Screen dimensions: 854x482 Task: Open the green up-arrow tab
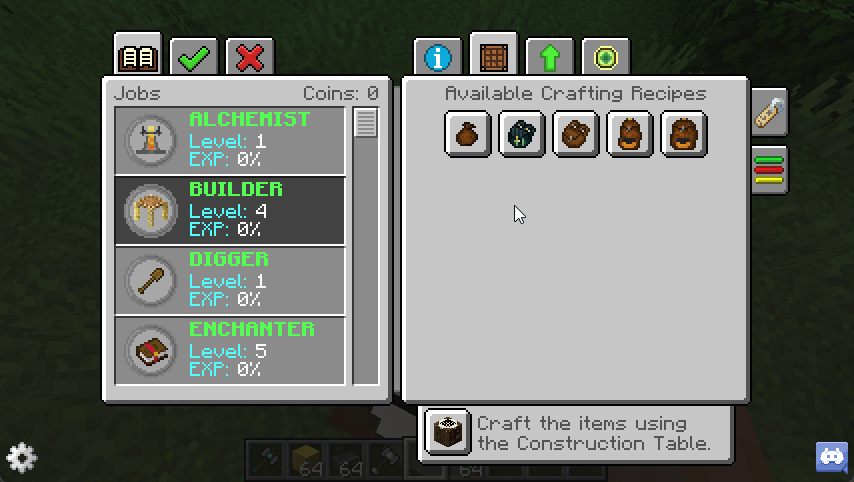point(549,58)
